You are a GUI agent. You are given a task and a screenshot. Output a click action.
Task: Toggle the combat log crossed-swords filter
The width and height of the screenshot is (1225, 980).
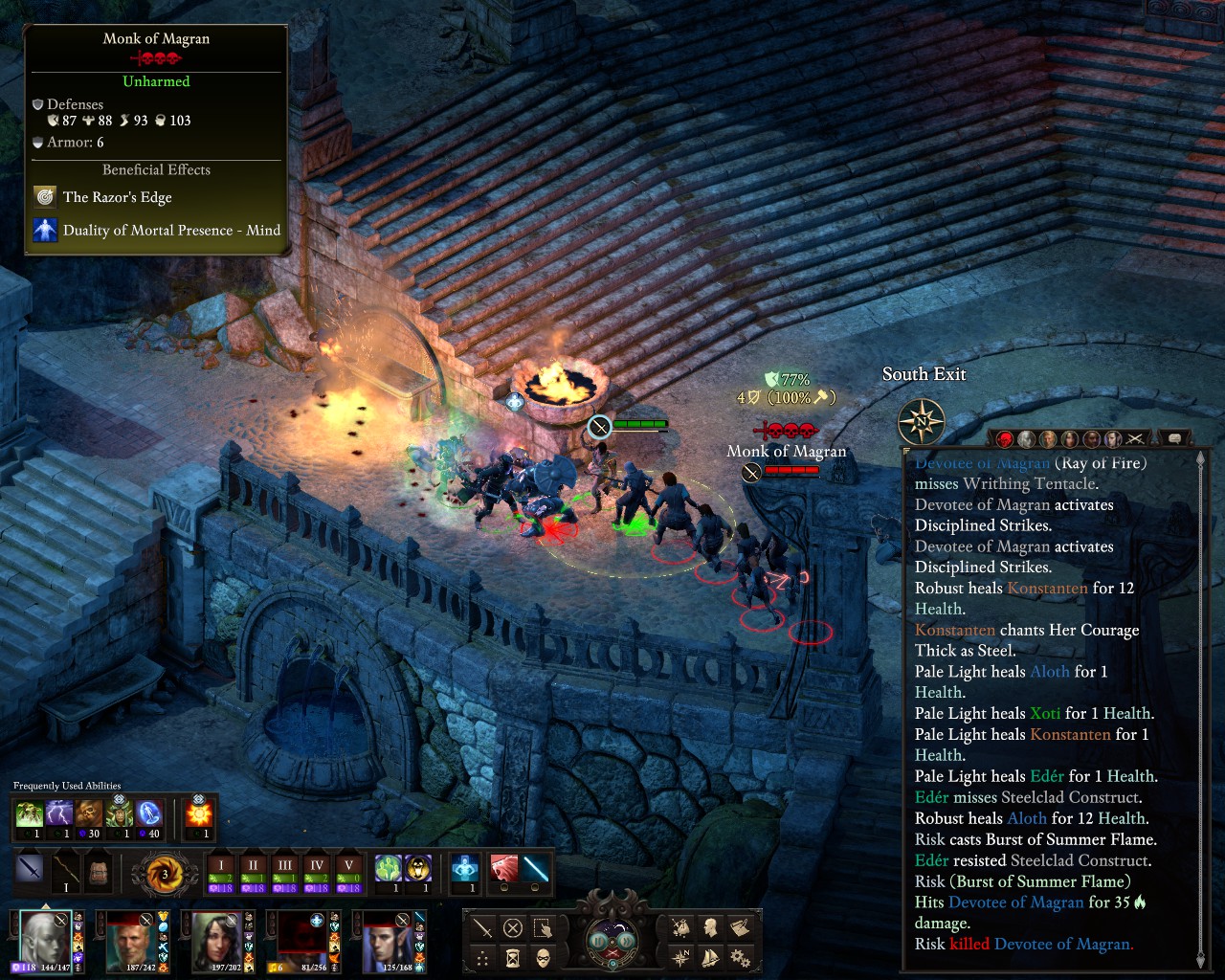1135,439
